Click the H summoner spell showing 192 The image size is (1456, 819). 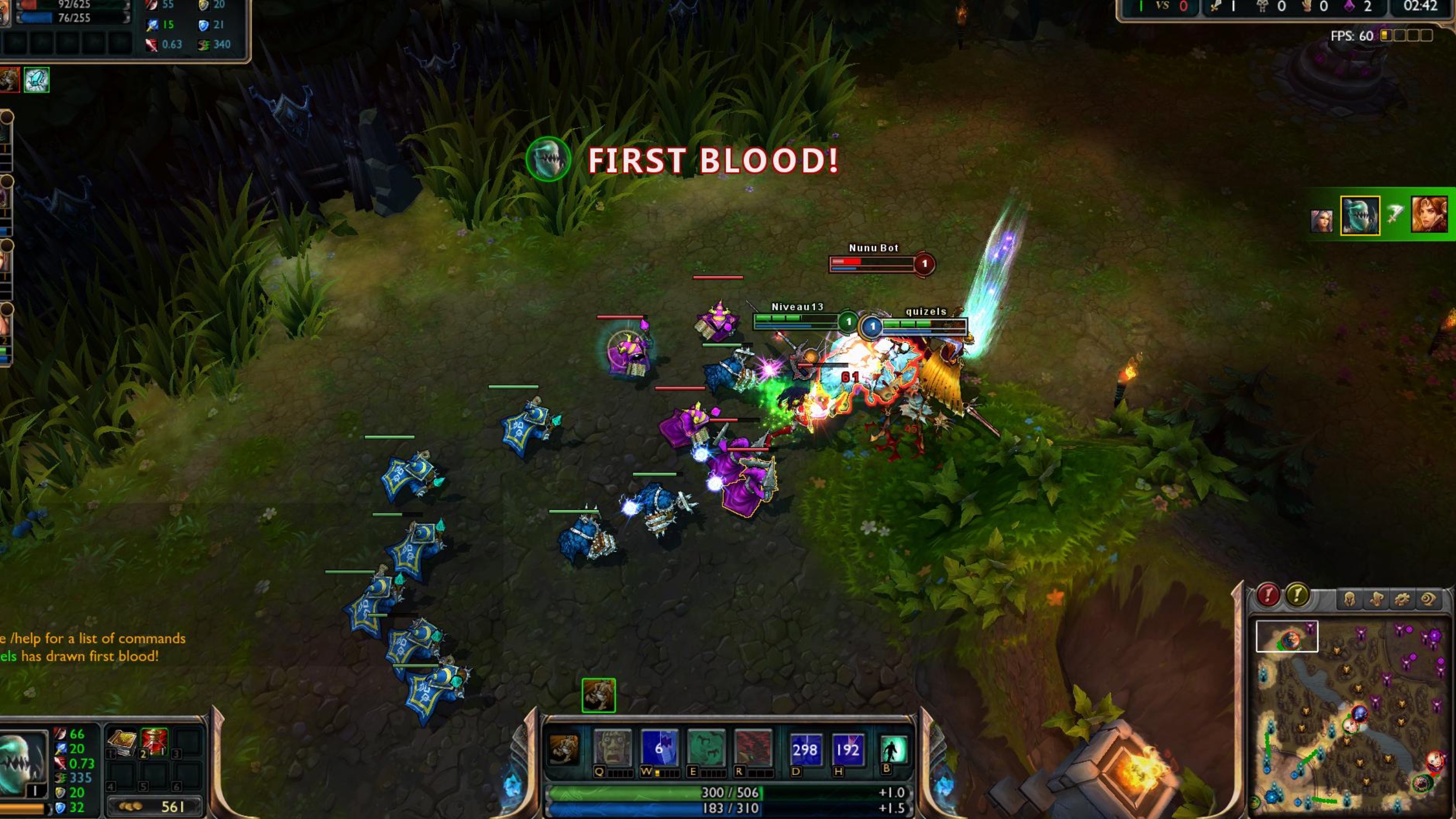point(847,749)
